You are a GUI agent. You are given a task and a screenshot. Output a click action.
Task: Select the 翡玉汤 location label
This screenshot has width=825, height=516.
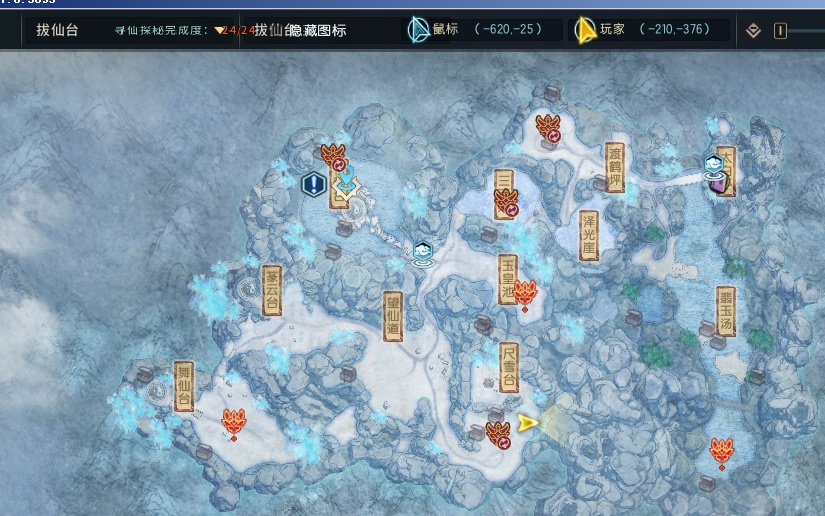726,312
